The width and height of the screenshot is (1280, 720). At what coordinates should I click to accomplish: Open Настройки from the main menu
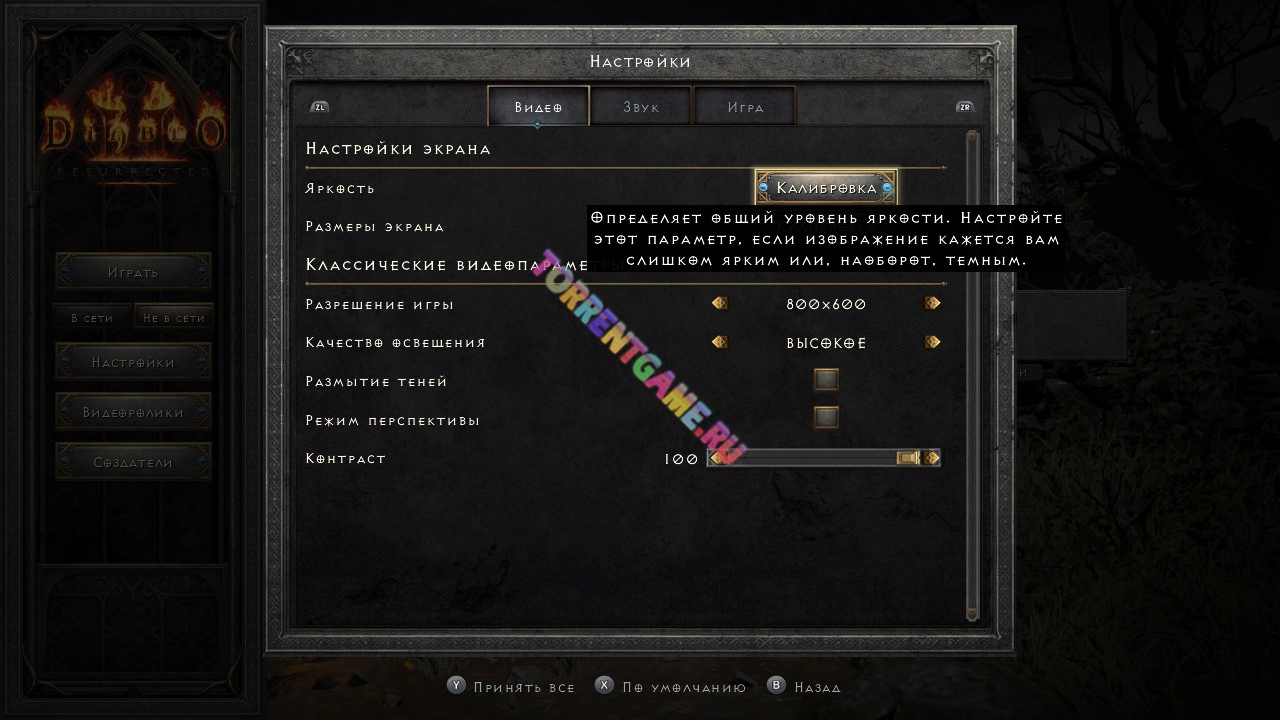(133, 362)
